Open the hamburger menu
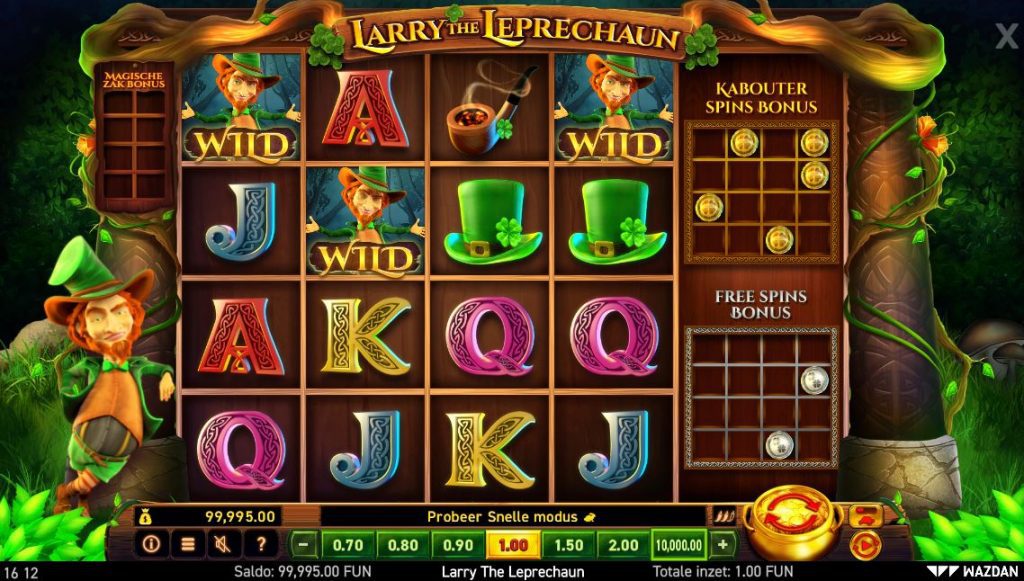Viewport: 1024px width, 581px height. (x=187, y=545)
